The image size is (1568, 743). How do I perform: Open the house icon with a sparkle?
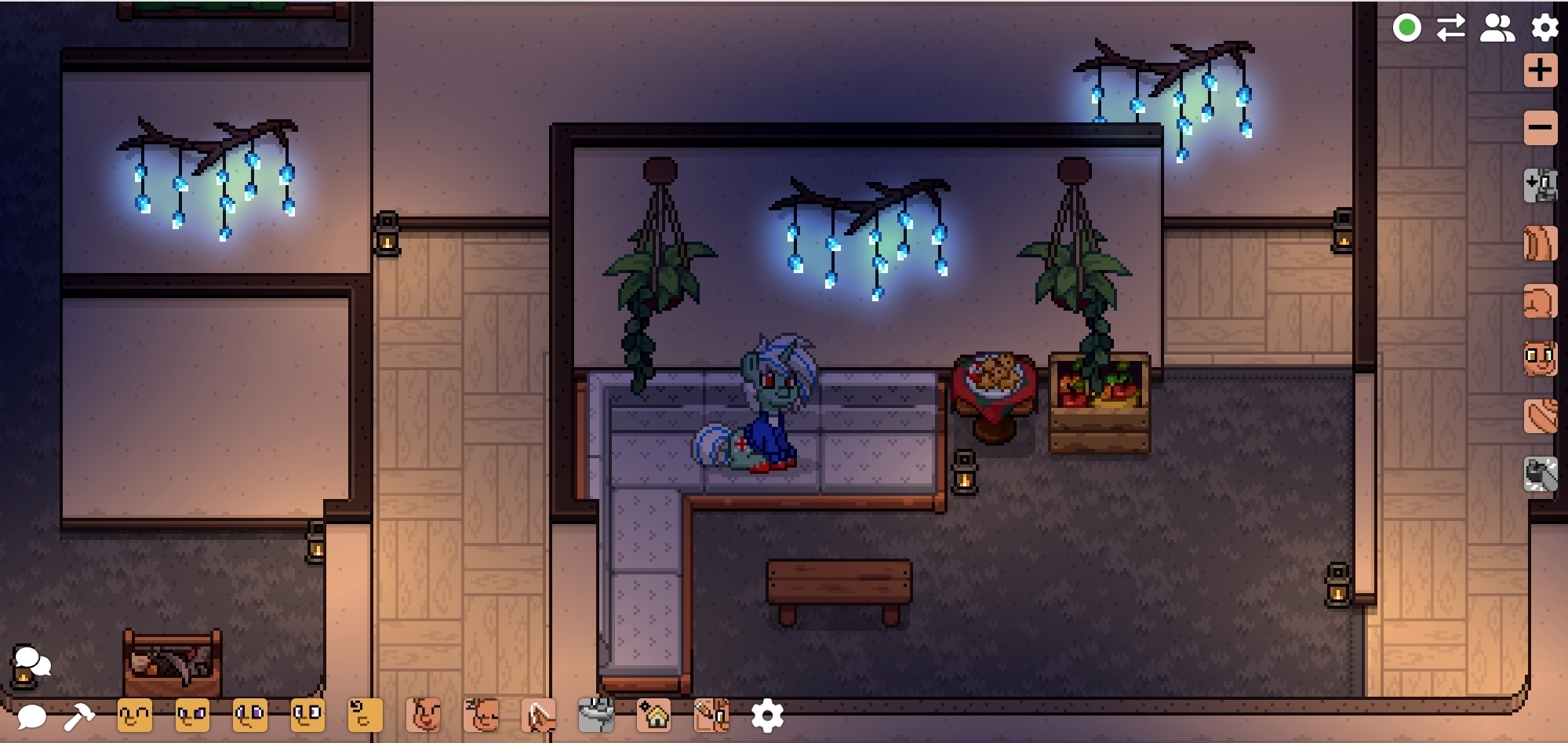tap(654, 716)
